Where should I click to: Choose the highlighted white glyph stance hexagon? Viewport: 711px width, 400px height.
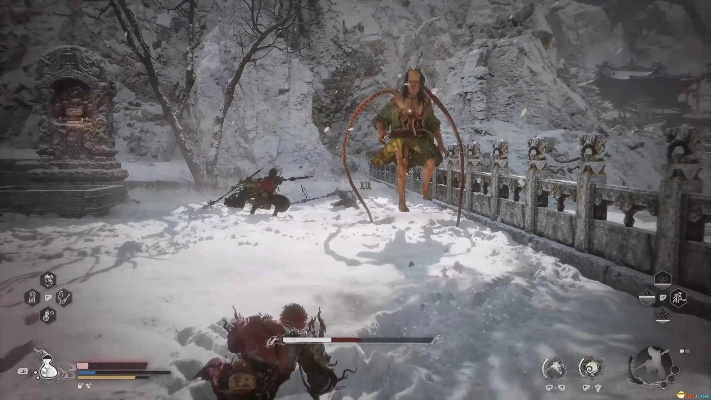point(677,295)
